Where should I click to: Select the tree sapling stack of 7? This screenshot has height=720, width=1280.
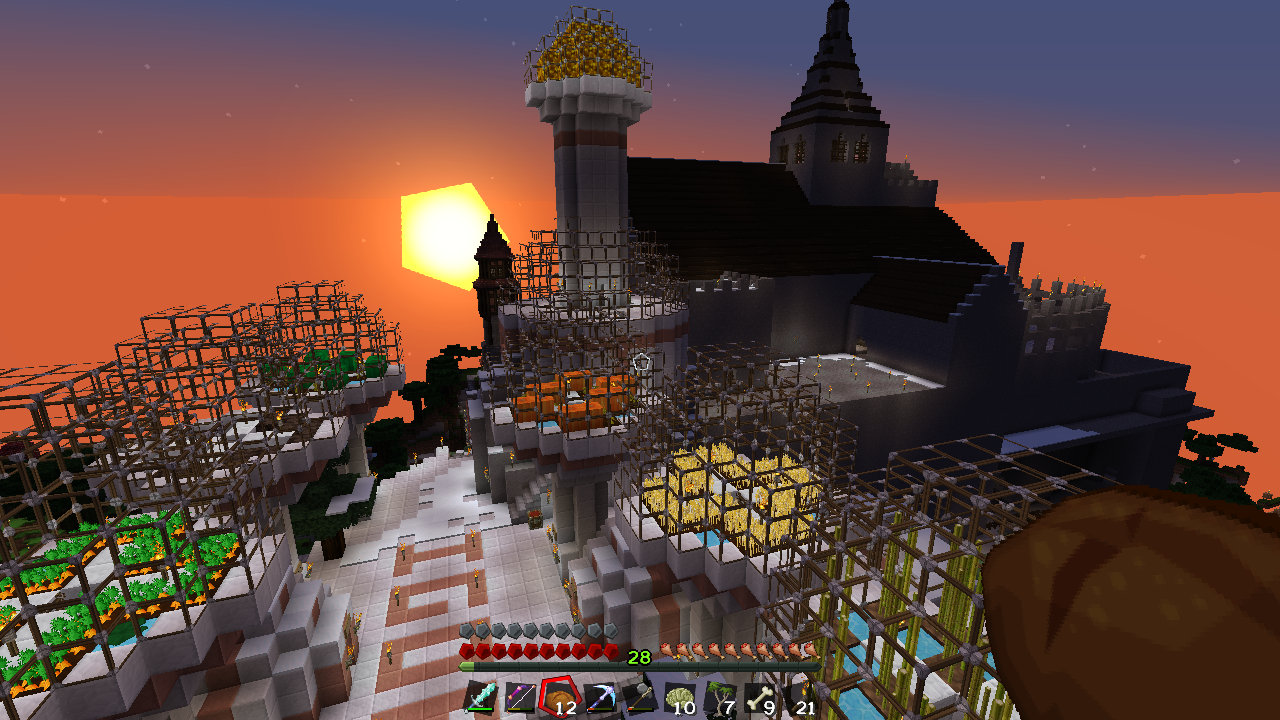coord(720,697)
